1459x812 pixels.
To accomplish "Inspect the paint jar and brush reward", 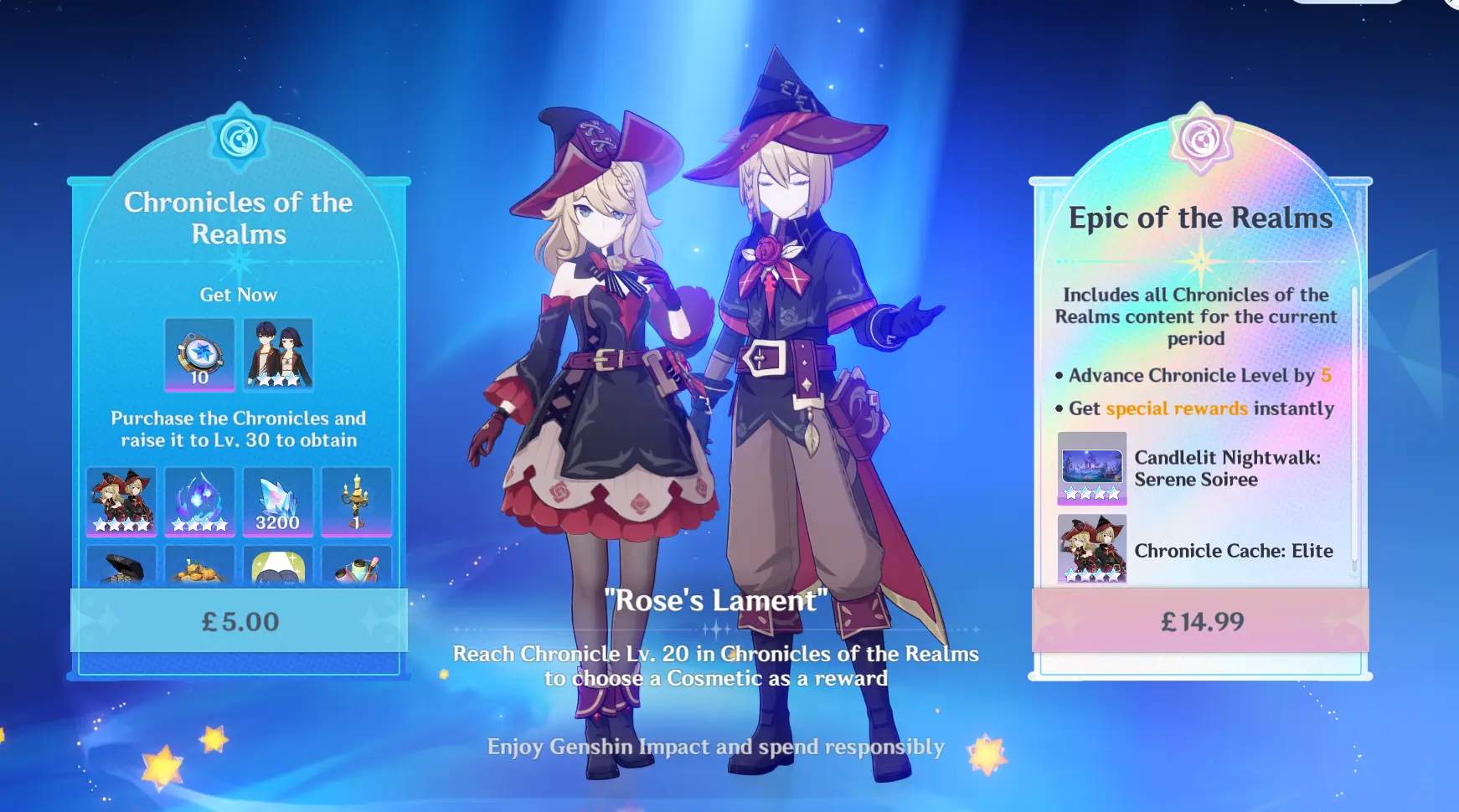I will pyautogui.click(x=356, y=566).
